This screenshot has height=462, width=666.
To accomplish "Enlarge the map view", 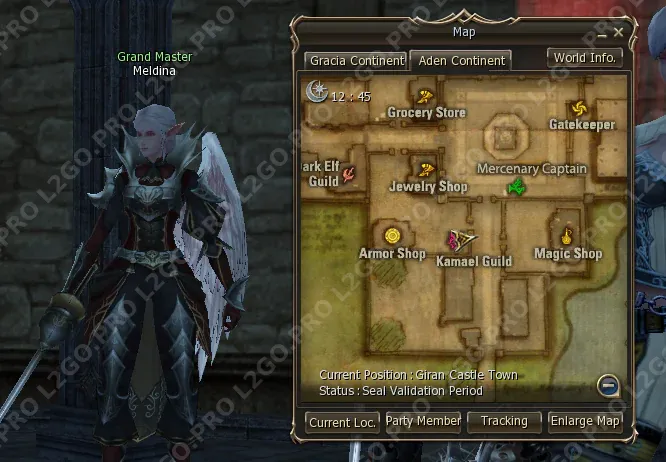I will [x=585, y=422].
